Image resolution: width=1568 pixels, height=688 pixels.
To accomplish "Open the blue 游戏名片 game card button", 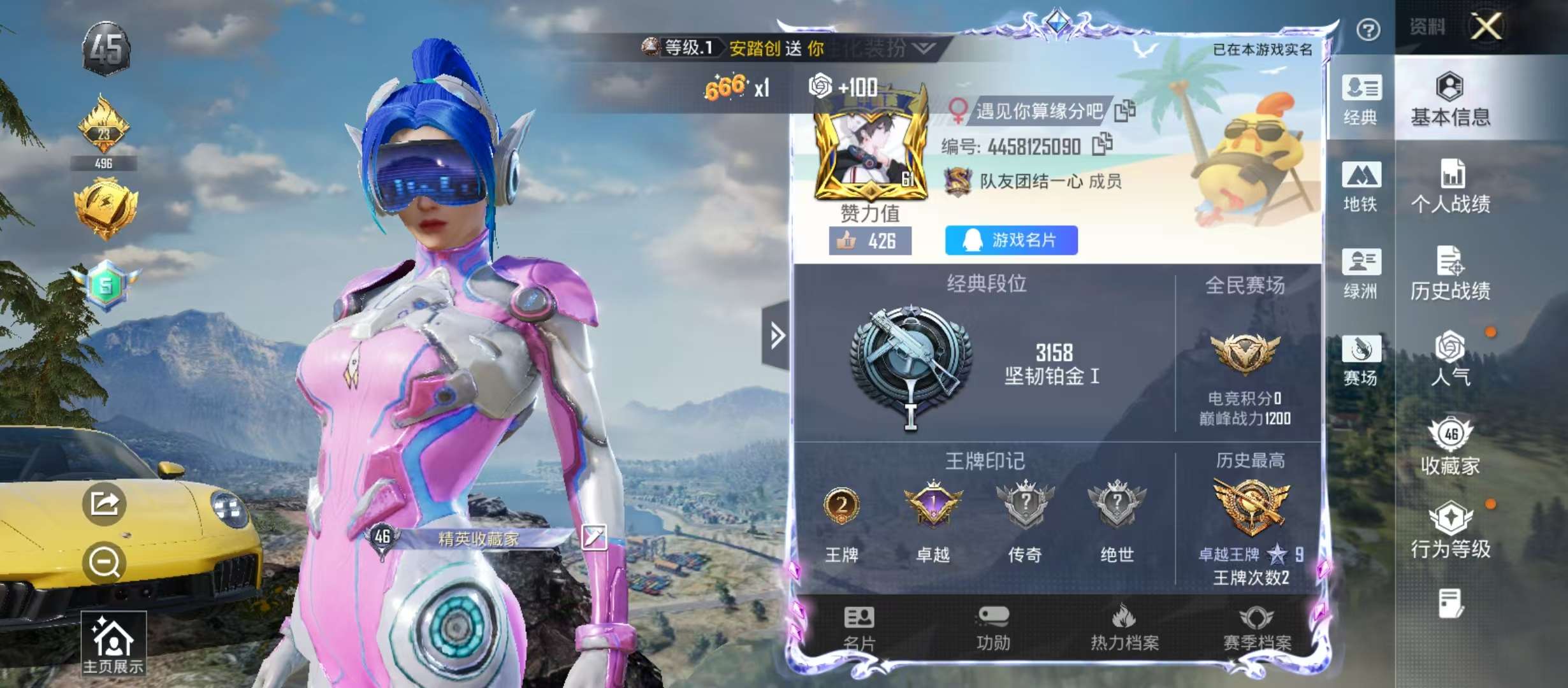I will pos(1011,240).
